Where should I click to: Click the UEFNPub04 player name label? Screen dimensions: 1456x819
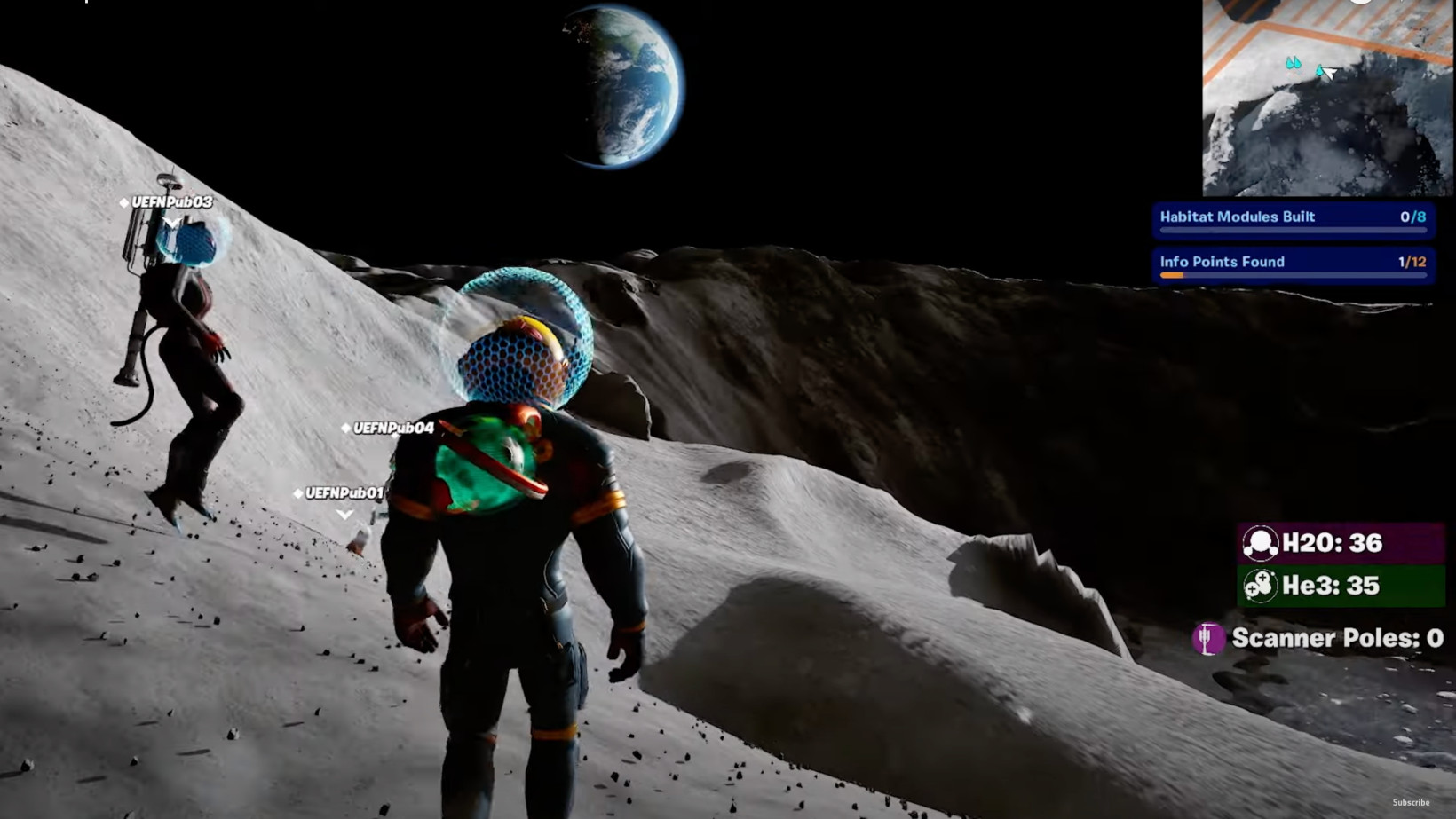(392, 427)
